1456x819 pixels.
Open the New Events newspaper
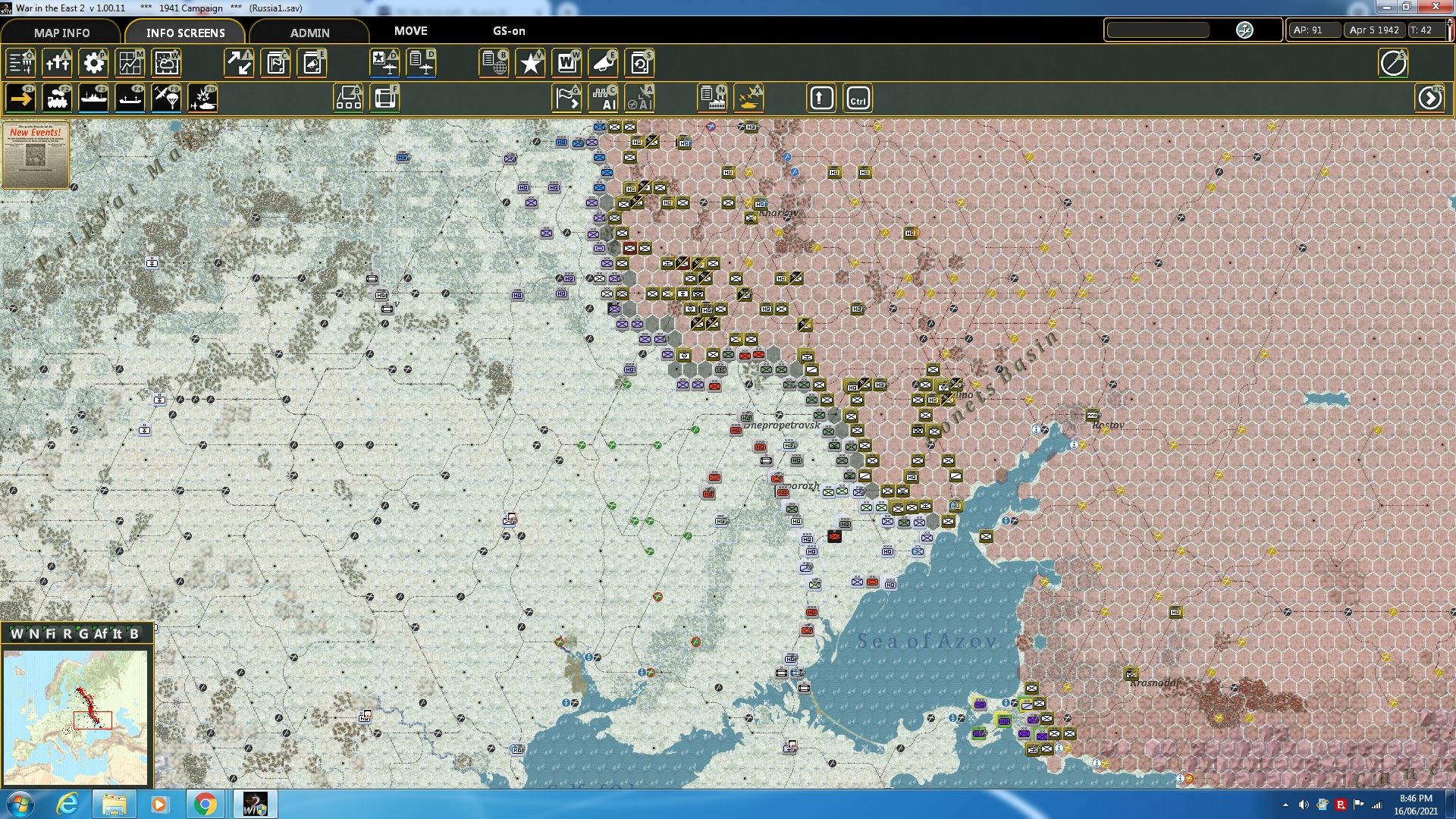pos(36,155)
